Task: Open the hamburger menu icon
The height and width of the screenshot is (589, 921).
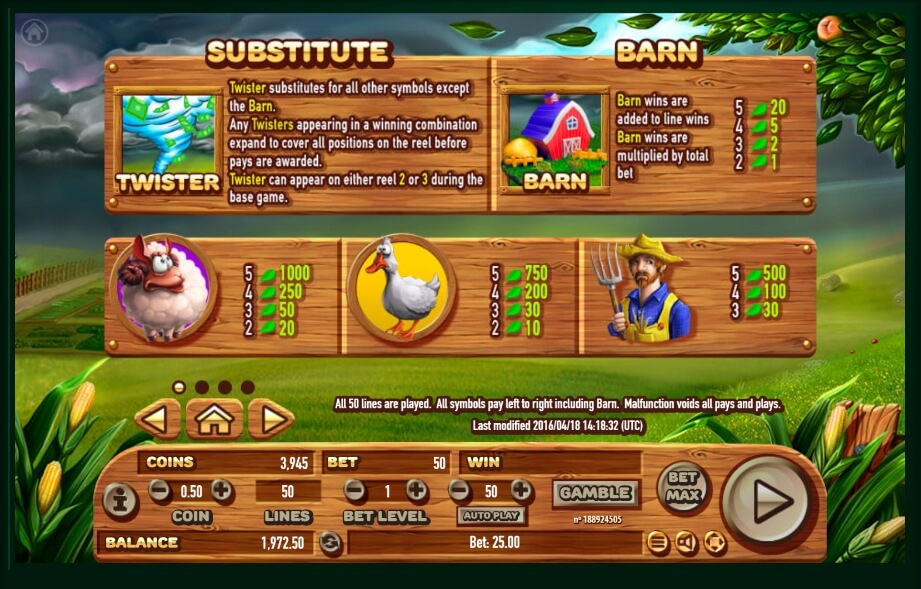Action: click(657, 543)
